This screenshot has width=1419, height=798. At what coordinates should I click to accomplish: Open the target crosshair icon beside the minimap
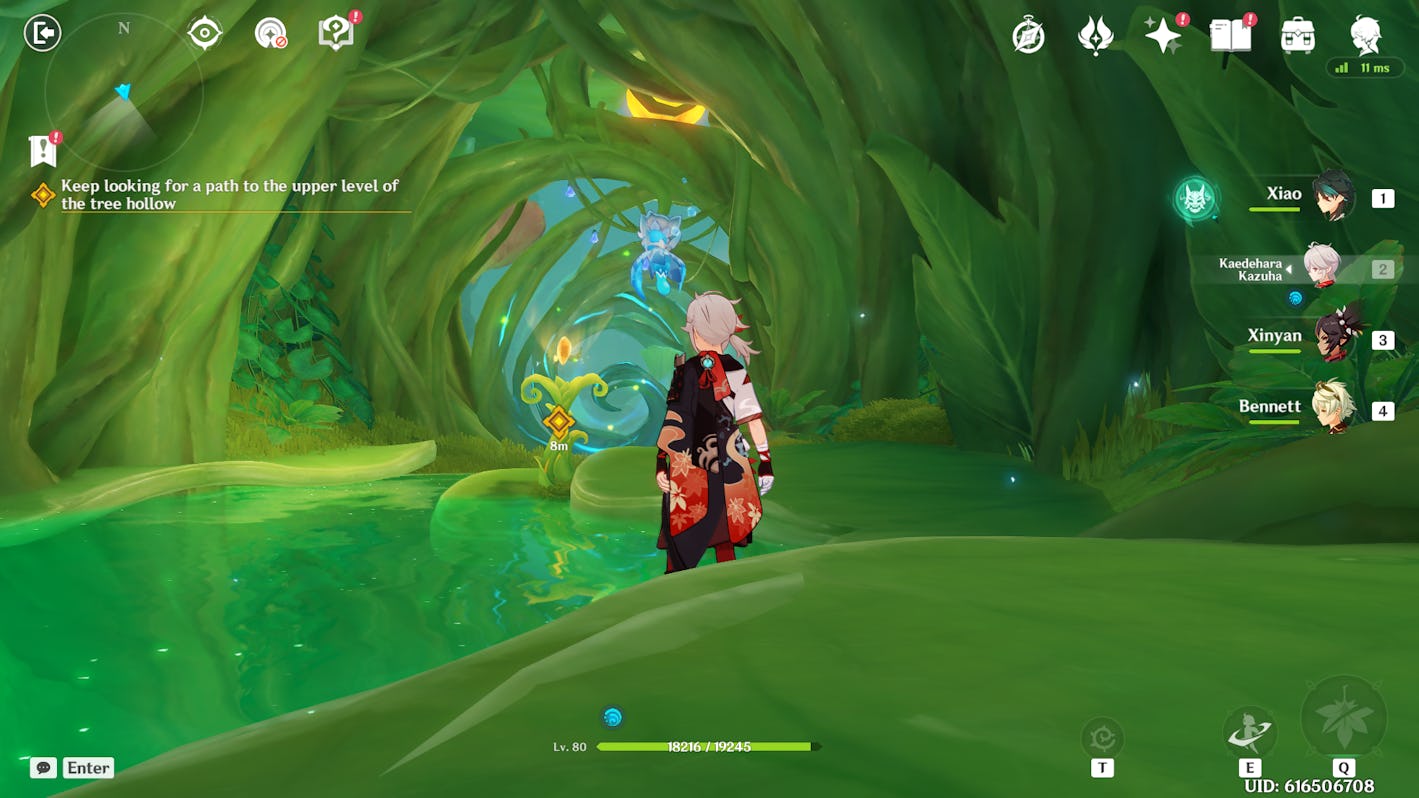[204, 33]
